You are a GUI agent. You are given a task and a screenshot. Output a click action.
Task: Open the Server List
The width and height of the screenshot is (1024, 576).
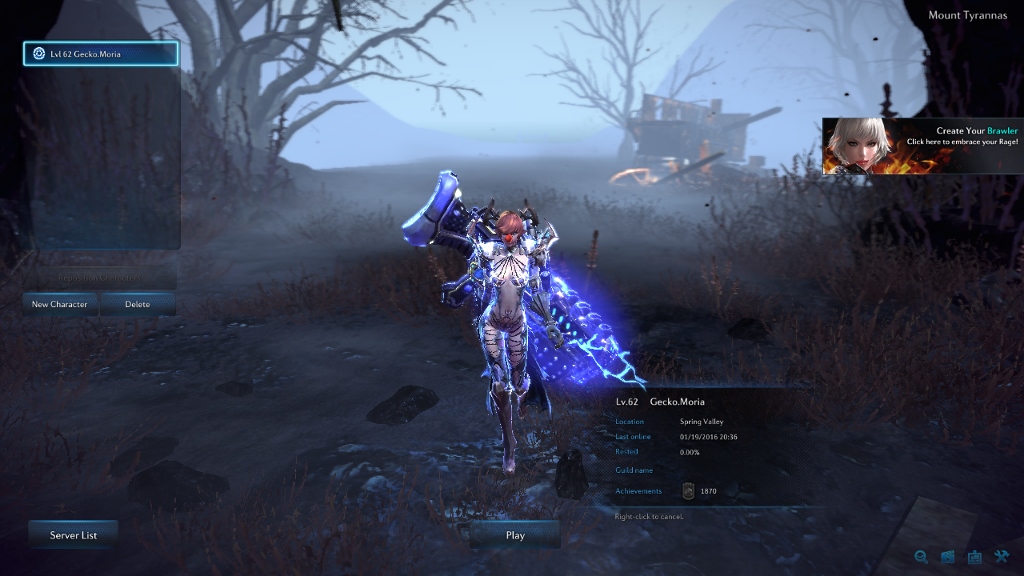click(73, 535)
